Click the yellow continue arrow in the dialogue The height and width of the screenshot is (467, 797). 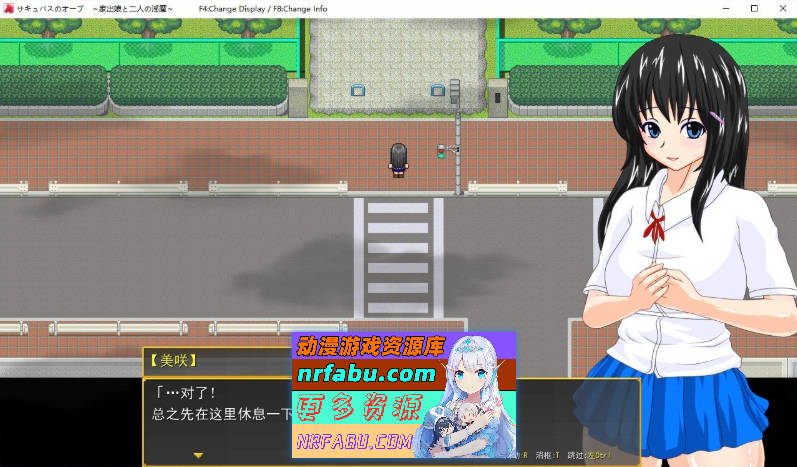(198, 456)
